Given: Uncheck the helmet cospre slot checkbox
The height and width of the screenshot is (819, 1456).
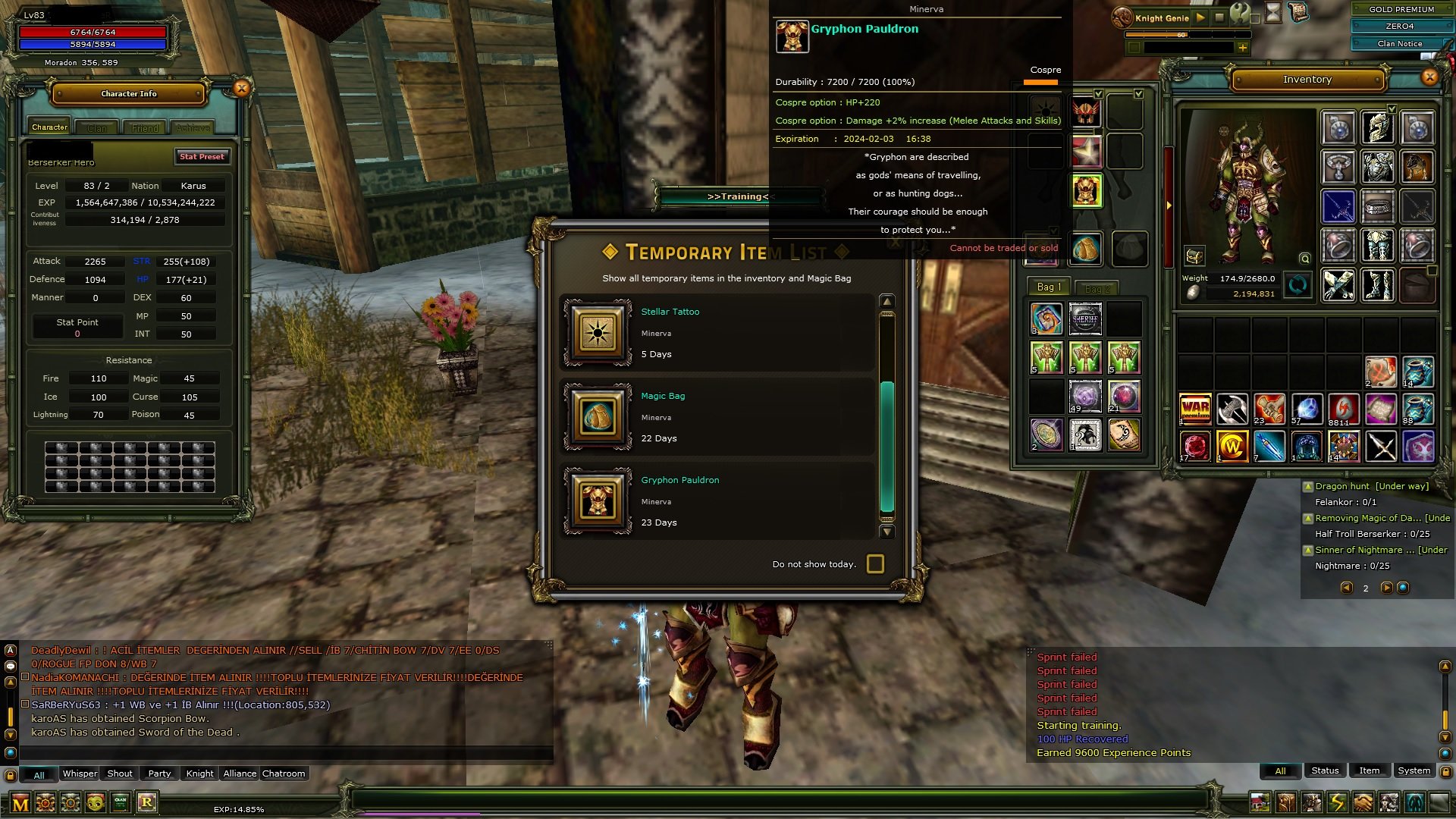Looking at the screenshot, I should tap(1099, 94).
